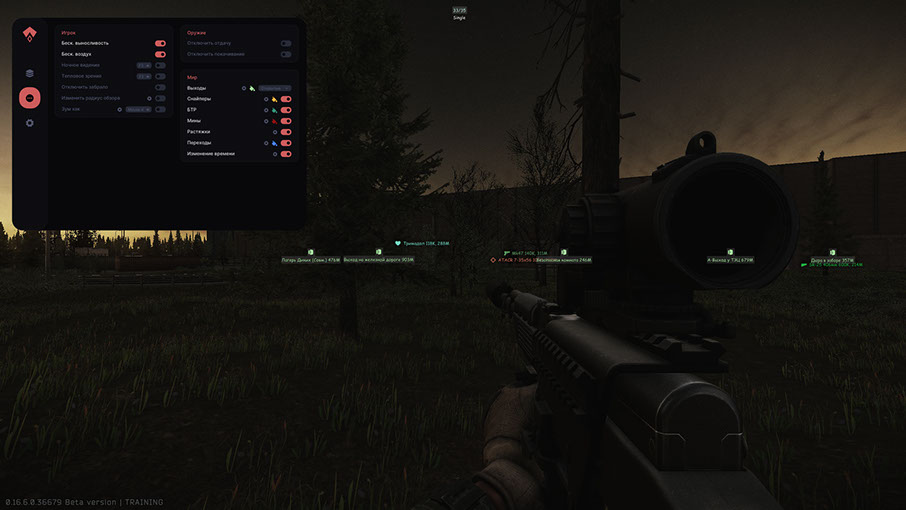Screen dimensions: 906x510
Task: Turn on Отключить покачивание switch
Action: click(x=286, y=54)
